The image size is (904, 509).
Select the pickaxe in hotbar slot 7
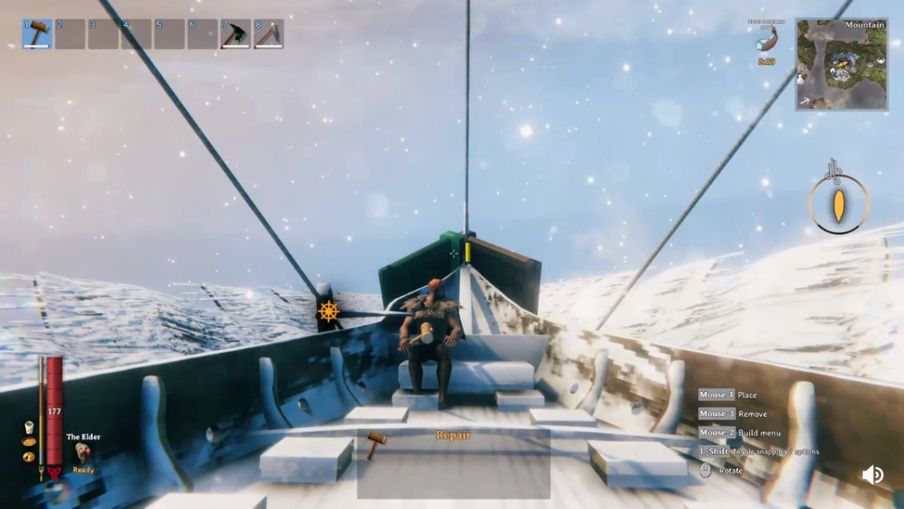[235, 34]
